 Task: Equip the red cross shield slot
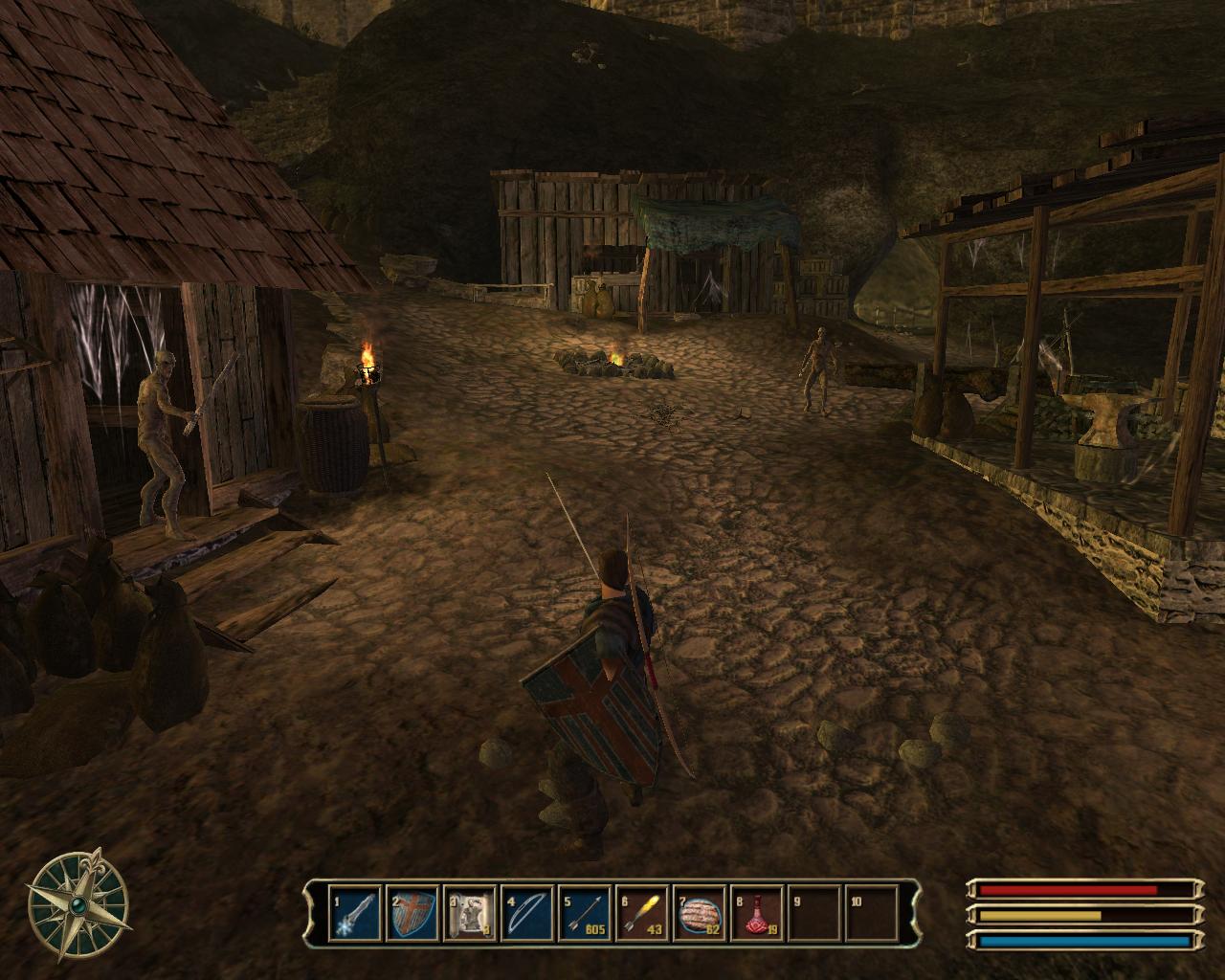coord(412,913)
